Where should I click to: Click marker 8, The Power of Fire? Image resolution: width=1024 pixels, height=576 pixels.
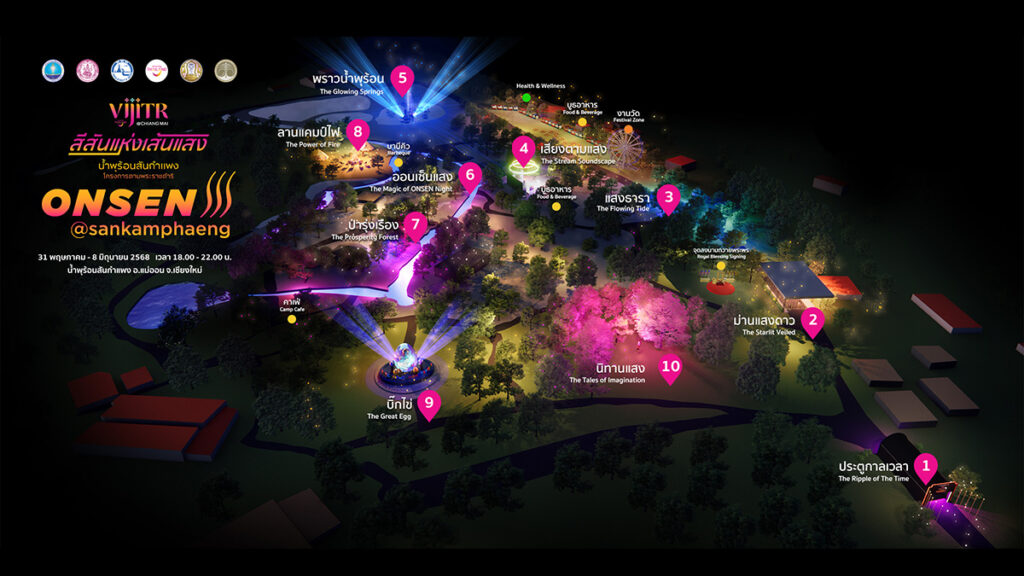click(357, 131)
